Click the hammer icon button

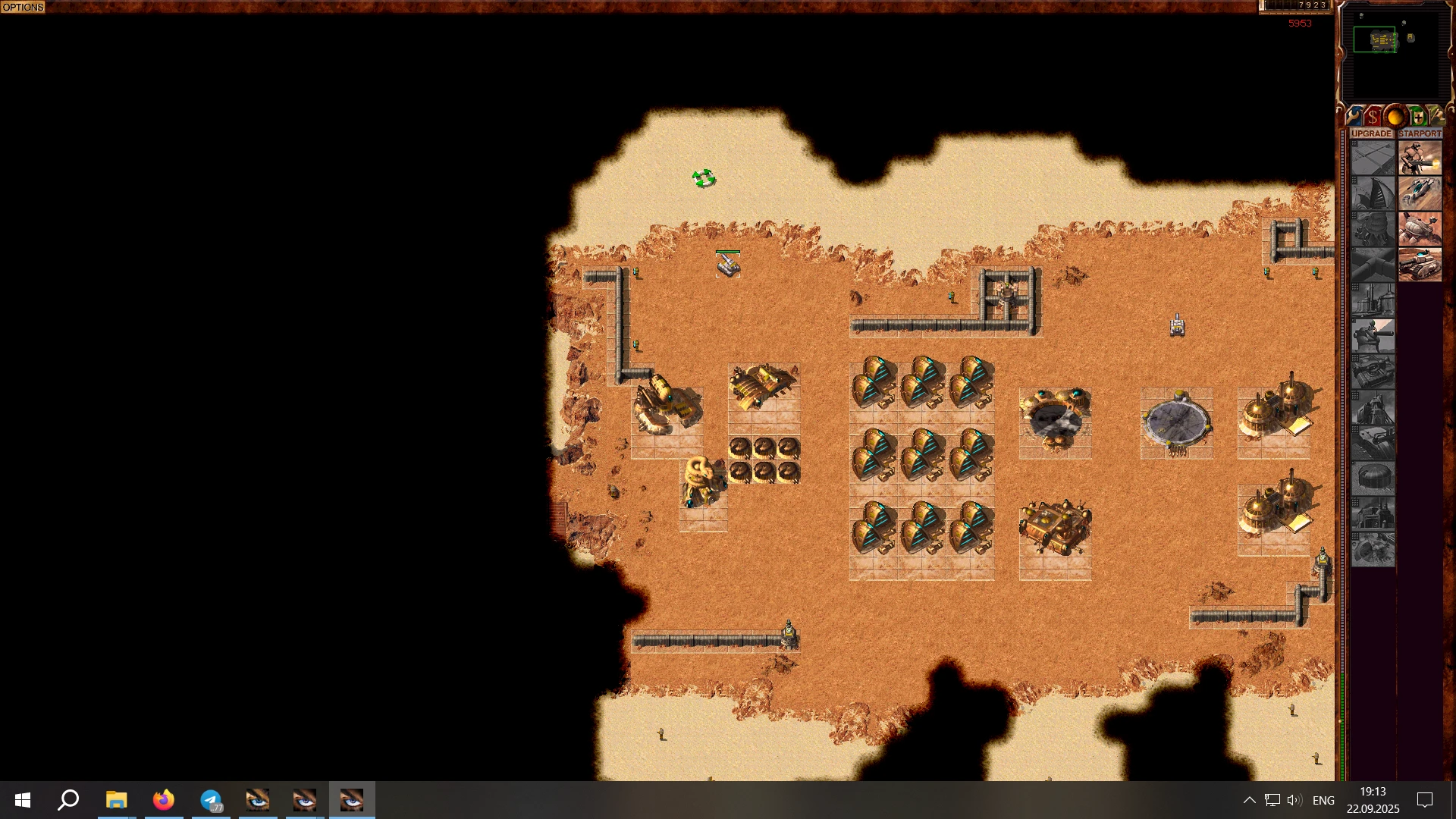click(1436, 117)
